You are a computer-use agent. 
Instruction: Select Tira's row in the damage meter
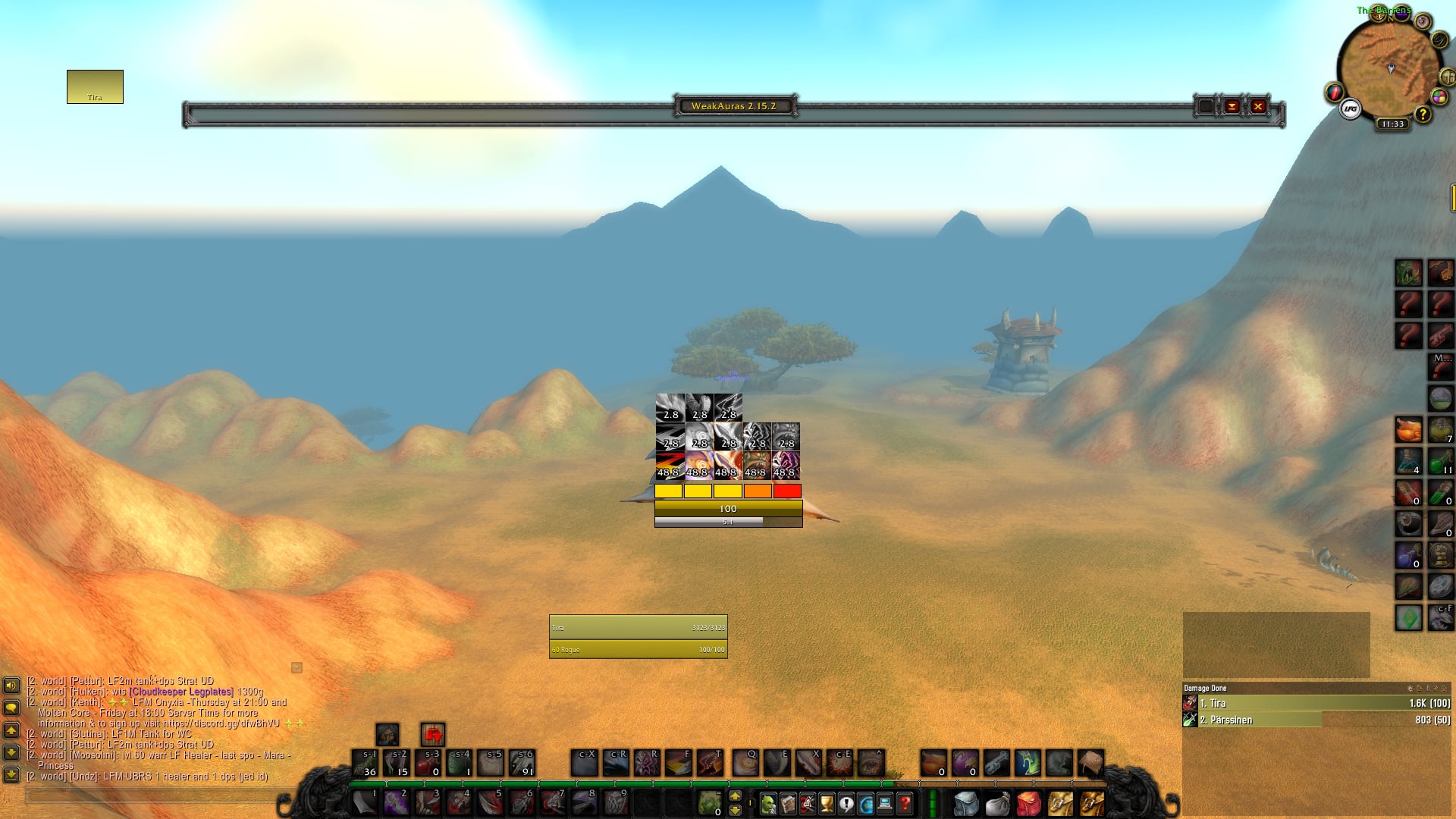(1316, 703)
